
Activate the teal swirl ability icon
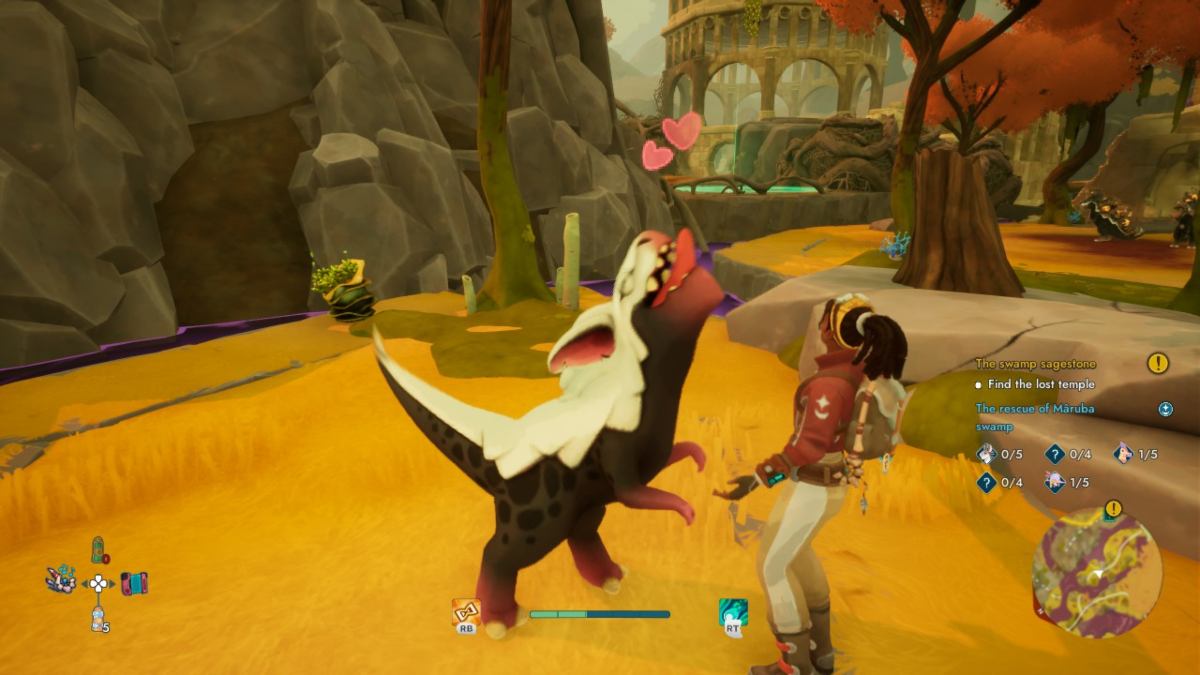point(733,613)
